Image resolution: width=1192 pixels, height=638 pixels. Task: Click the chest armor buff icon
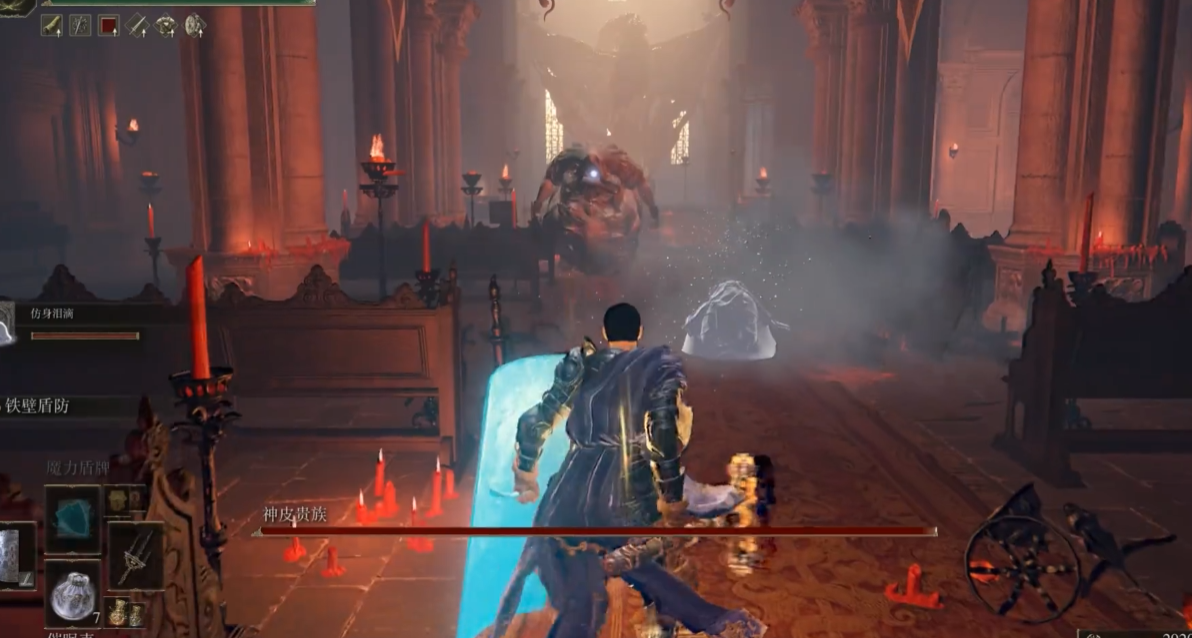point(166,25)
